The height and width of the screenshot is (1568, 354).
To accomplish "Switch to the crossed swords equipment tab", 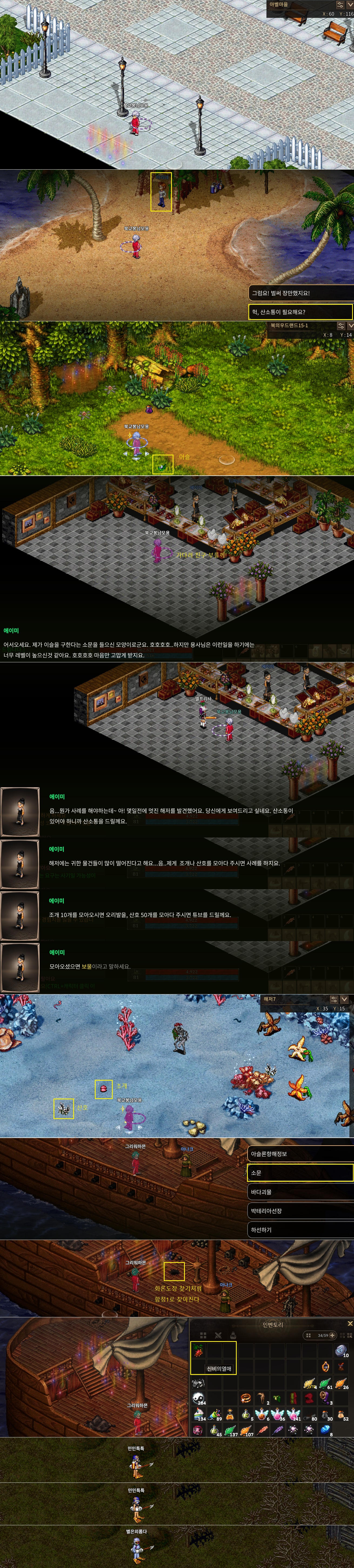I will click(x=218, y=1335).
